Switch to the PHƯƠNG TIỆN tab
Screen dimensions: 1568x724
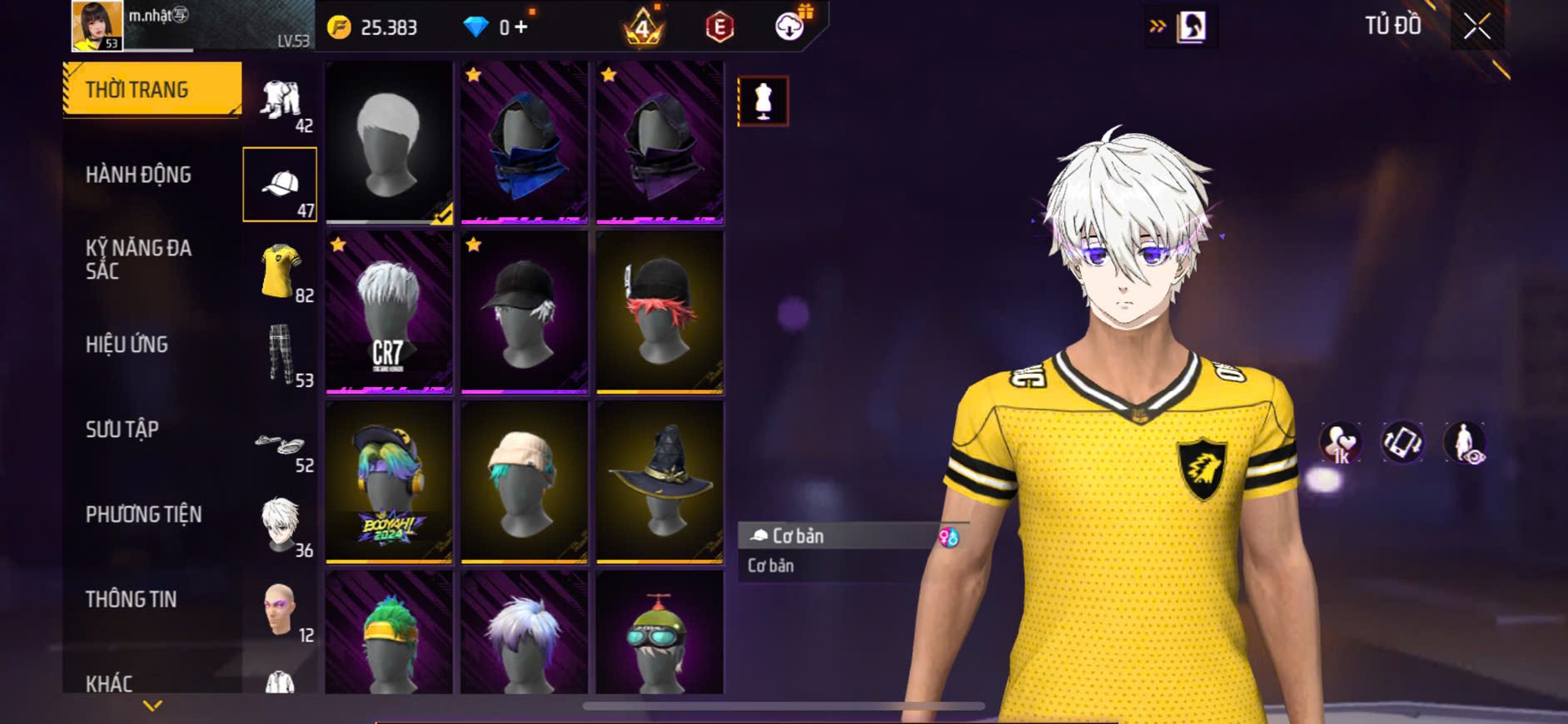click(x=143, y=514)
